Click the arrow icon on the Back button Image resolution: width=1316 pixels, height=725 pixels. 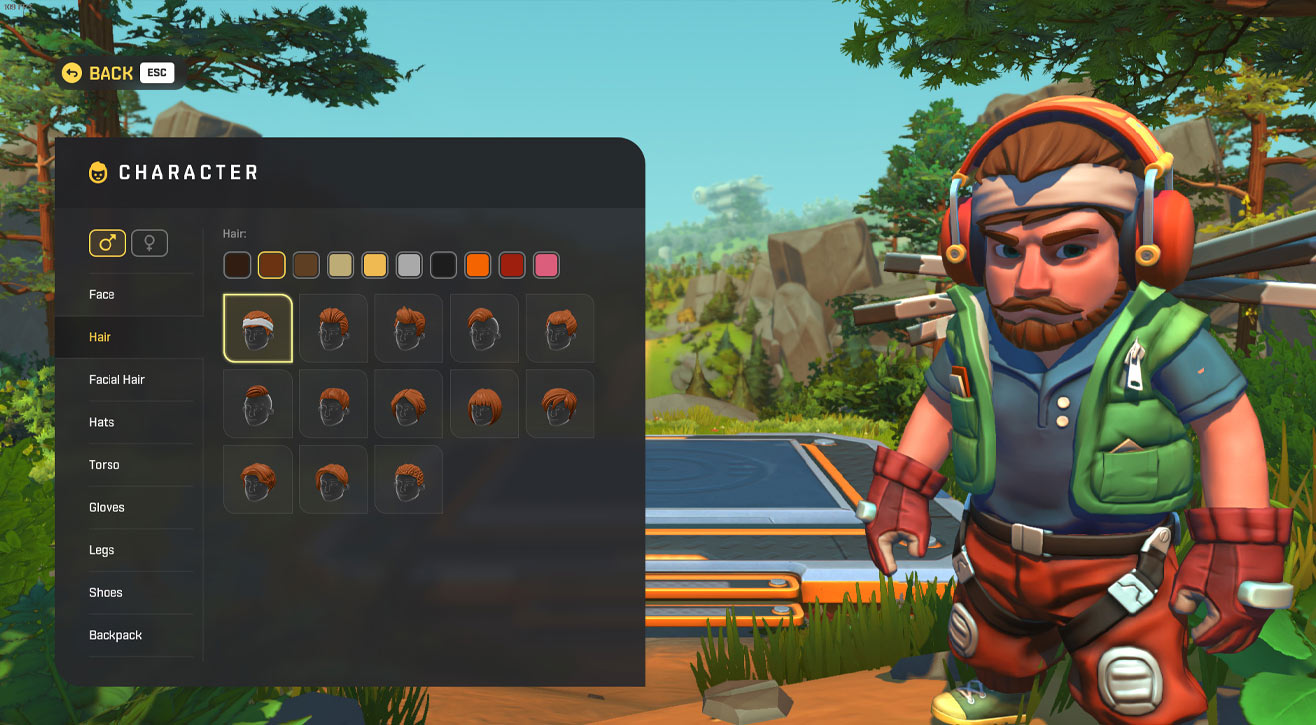71,72
